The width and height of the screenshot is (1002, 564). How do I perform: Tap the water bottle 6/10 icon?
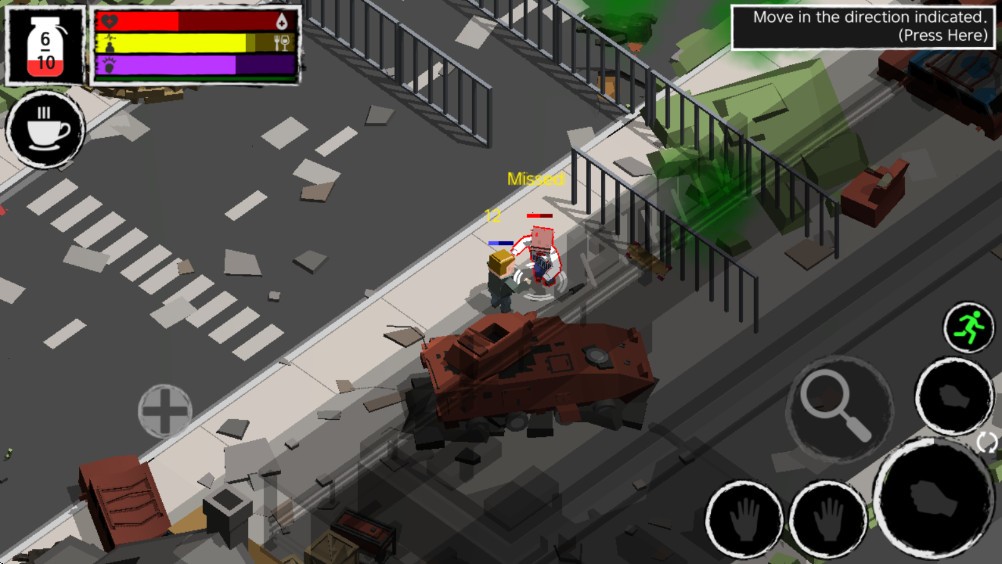point(46,46)
